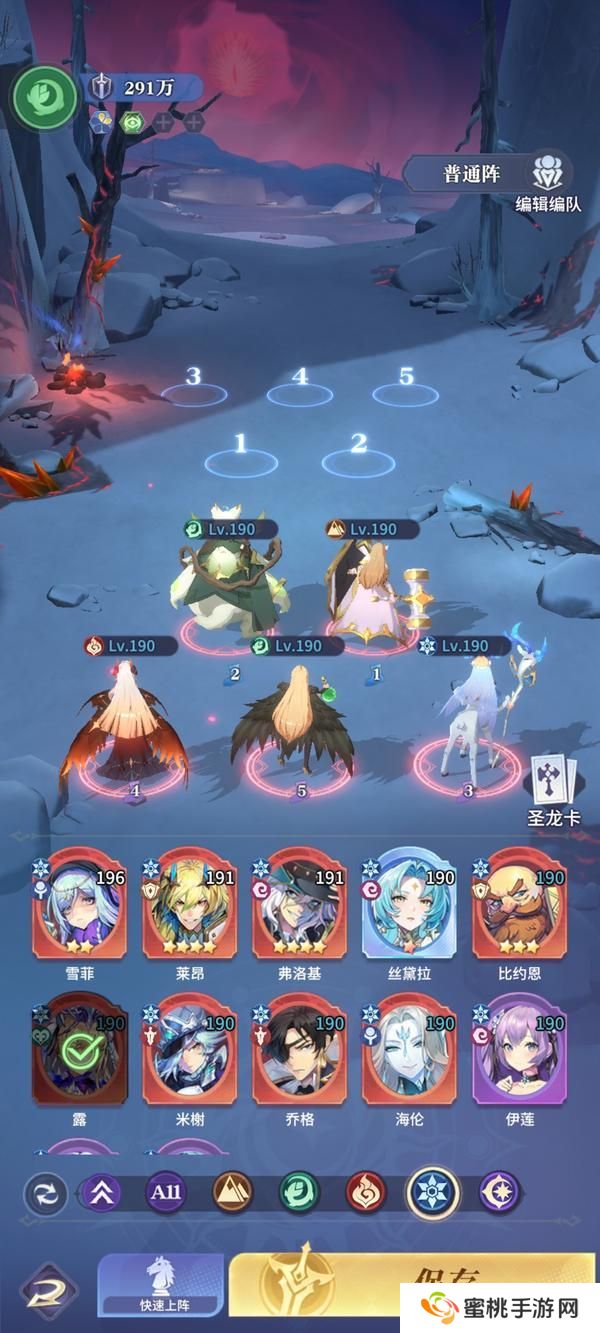Choose hero 莱昂 card
Screen dimensions: 600x1333
click(189, 903)
